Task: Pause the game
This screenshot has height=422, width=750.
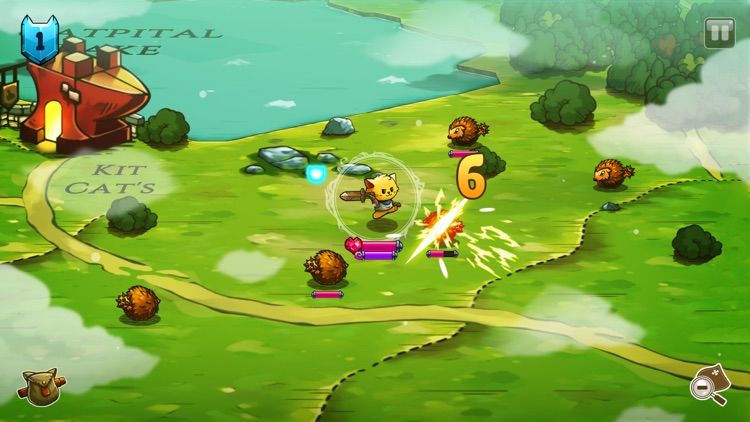Action: tap(719, 33)
